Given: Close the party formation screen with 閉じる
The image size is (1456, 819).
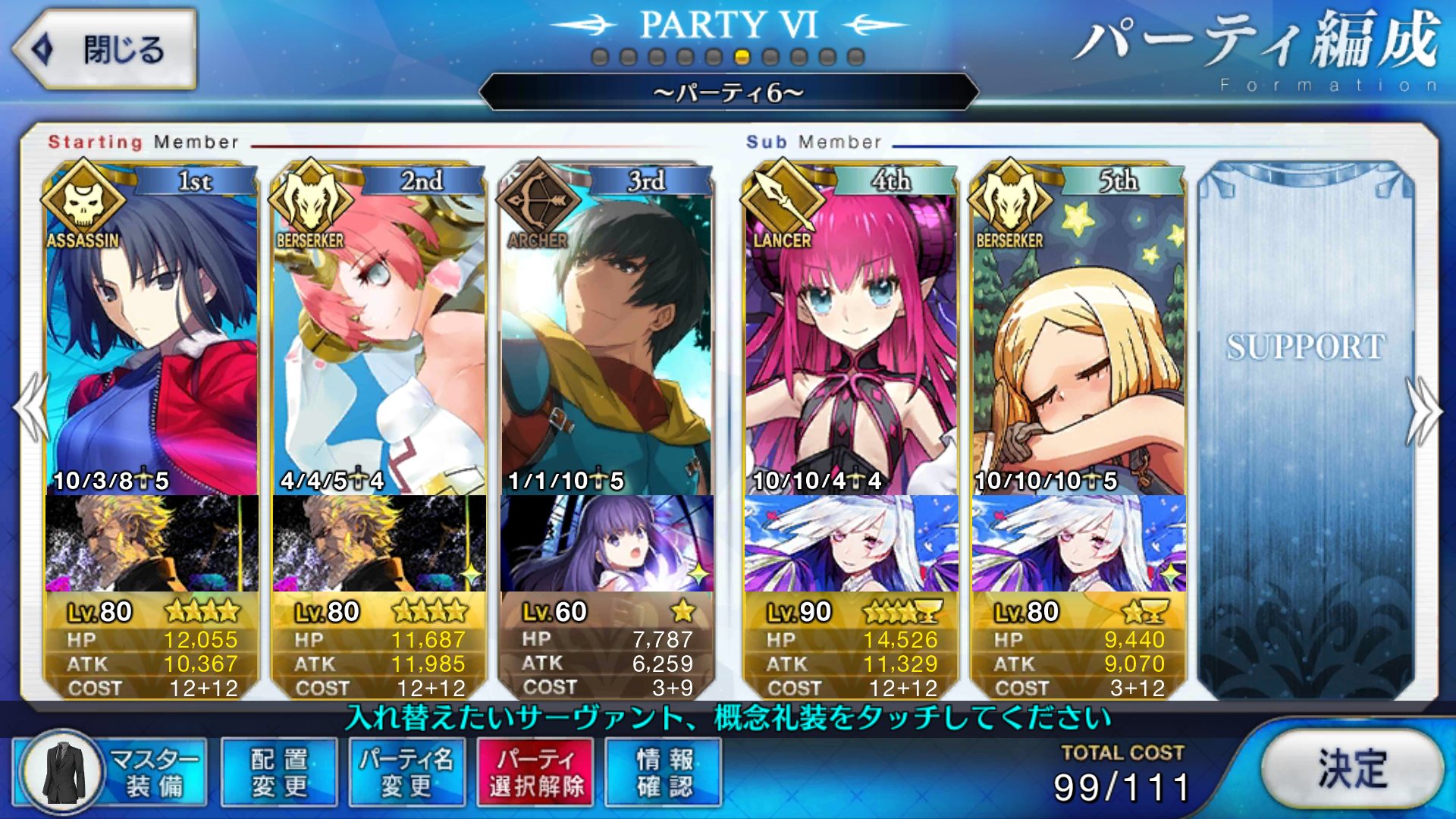Looking at the screenshot, I should pyautogui.click(x=105, y=50).
